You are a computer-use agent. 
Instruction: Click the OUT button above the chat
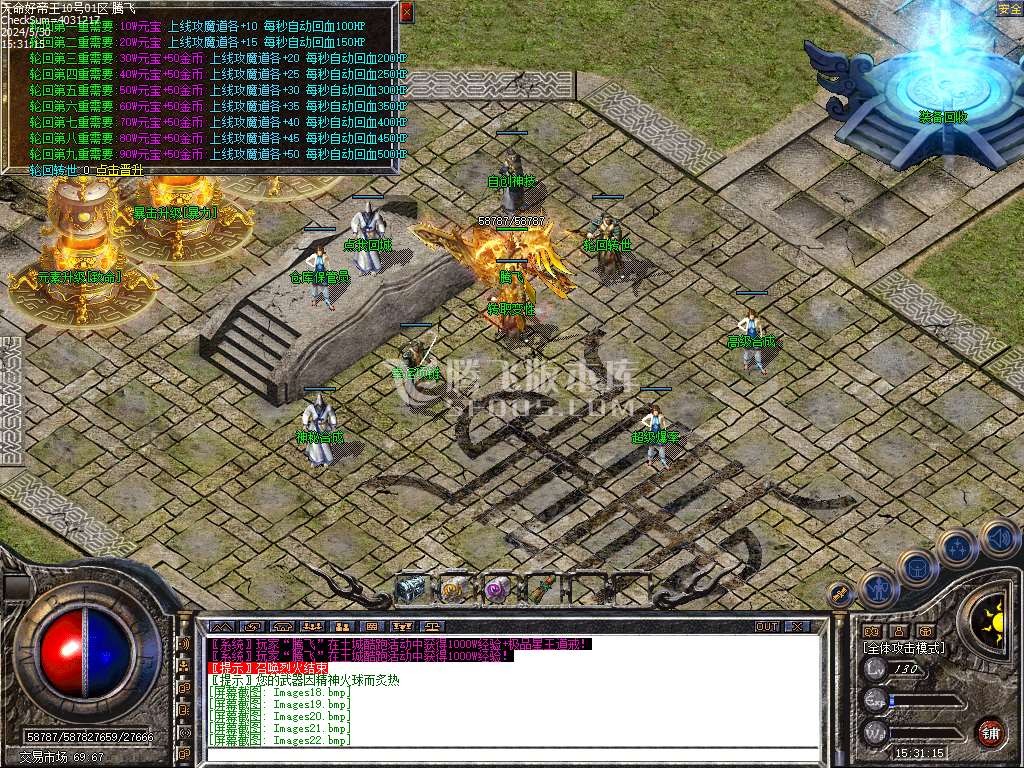pyautogui.click(x=767, y=626)
